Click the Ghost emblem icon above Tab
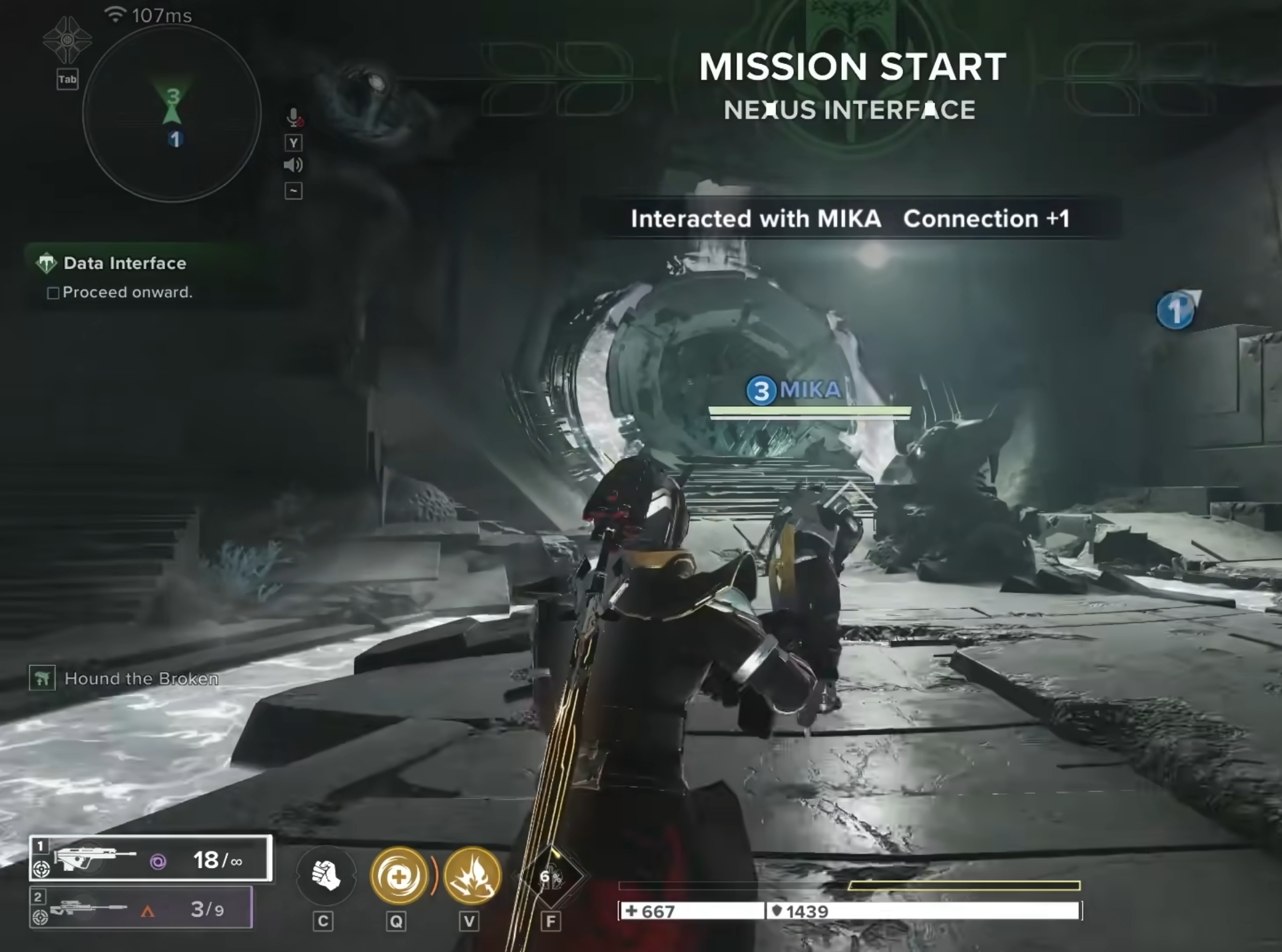 [67, 40]
